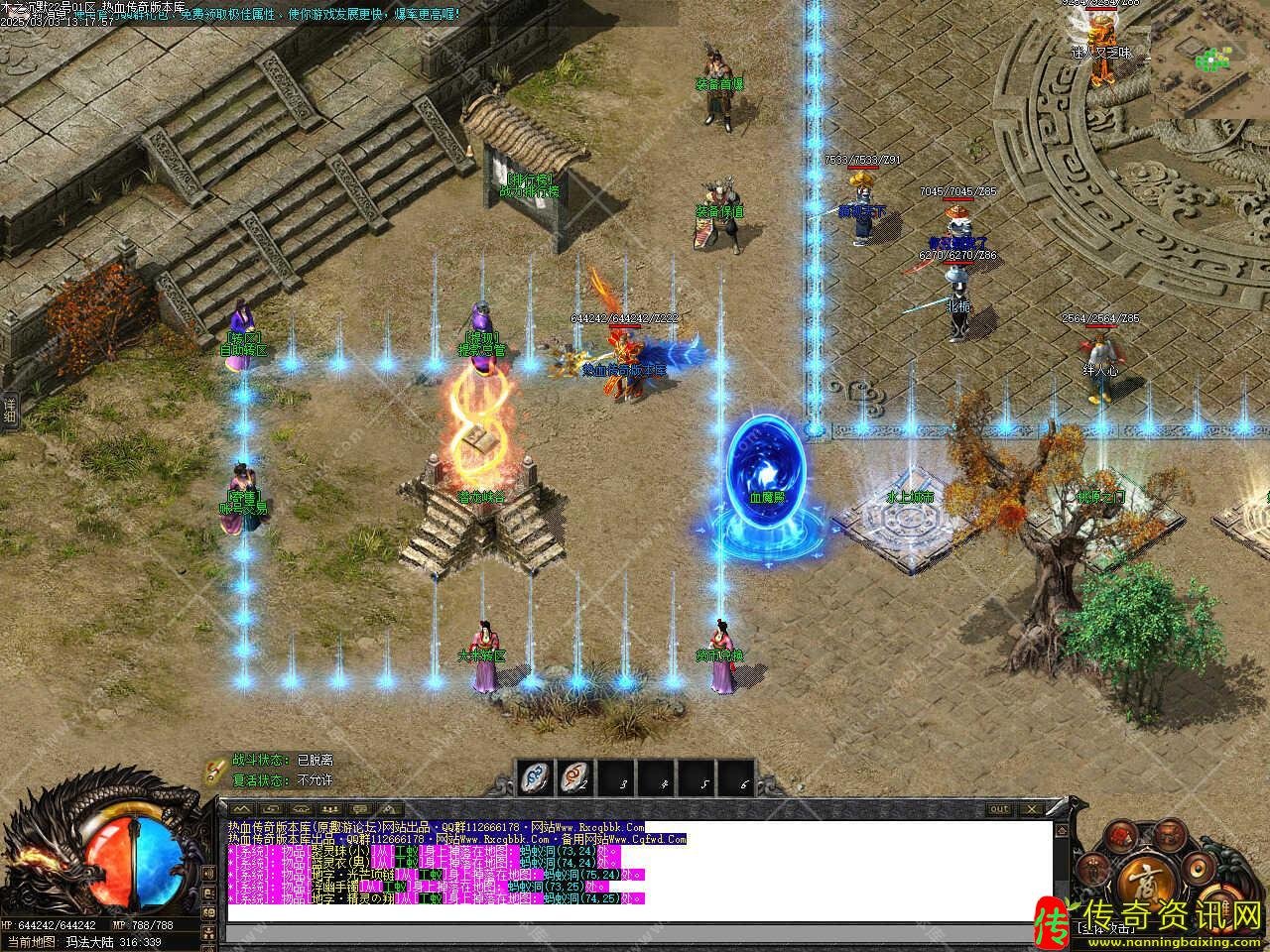The image size is (1270, 952).
Task: Click the first chat channel button with a mountain icon
Action: coord(241,809)
